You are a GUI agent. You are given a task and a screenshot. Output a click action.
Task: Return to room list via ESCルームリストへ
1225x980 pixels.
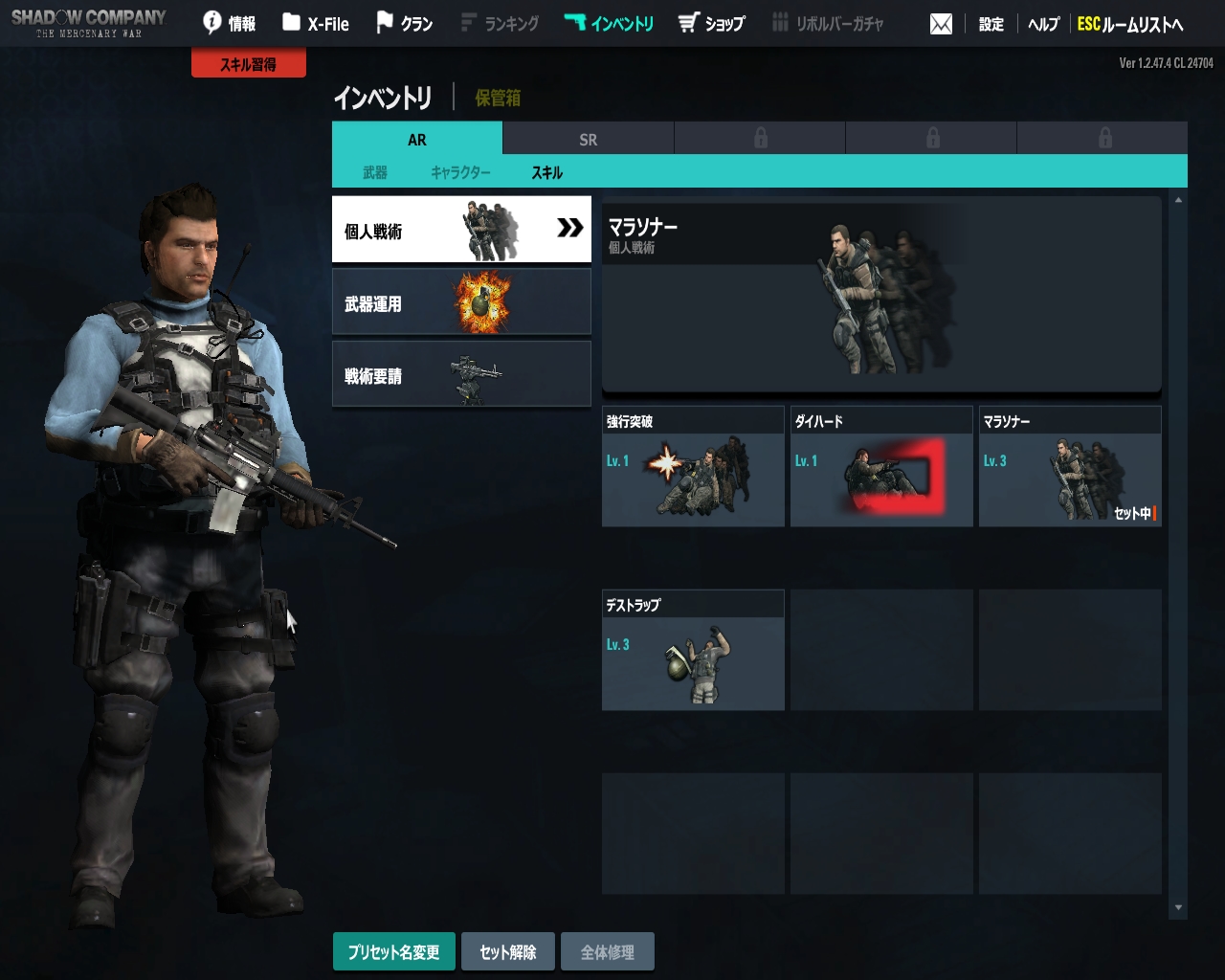1130,24
